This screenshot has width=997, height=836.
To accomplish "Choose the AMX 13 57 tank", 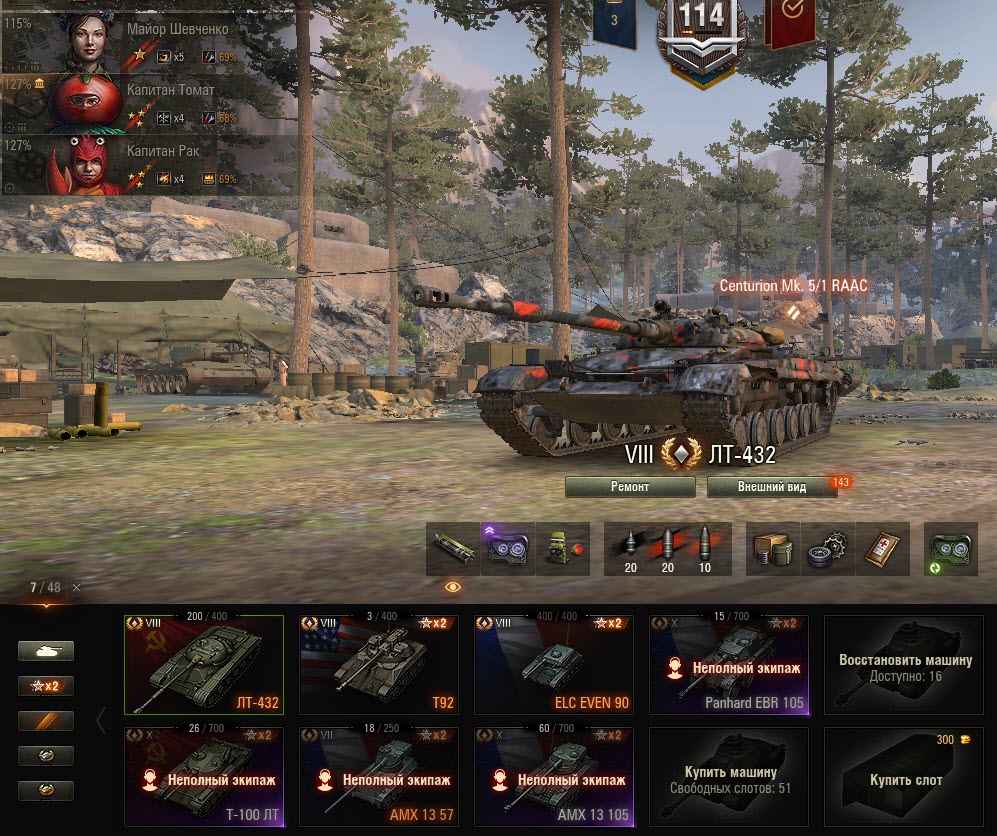I will coord(379,777).
